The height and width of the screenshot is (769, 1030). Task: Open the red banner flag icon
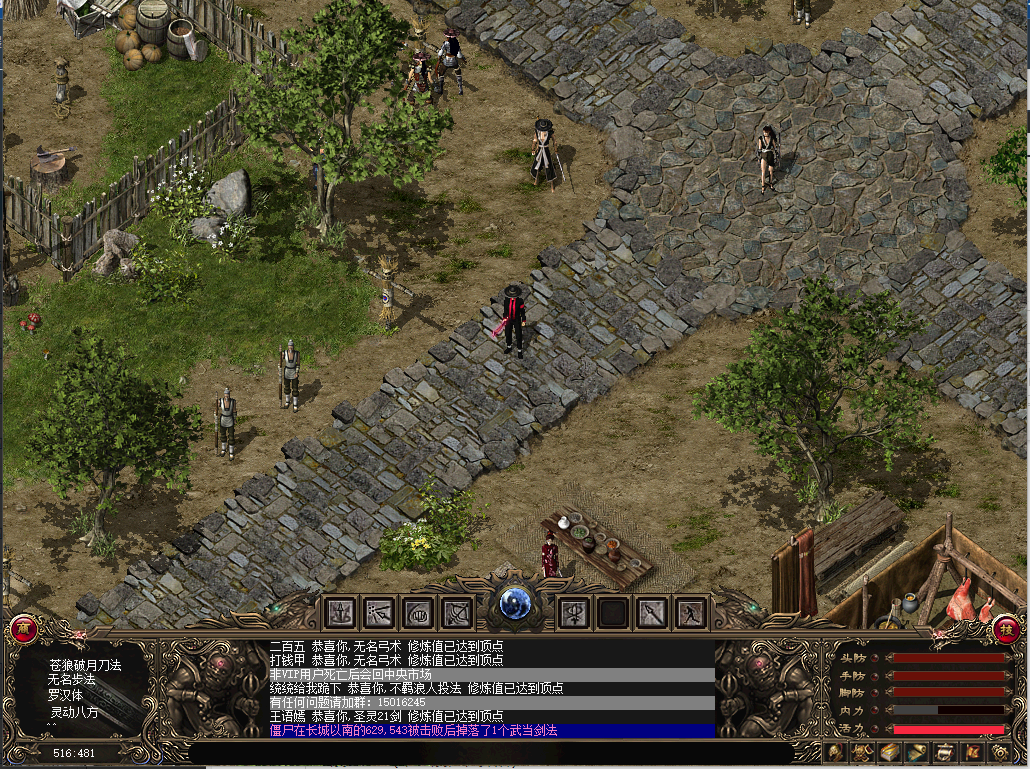pyautogui.click(x=970, y=752)
